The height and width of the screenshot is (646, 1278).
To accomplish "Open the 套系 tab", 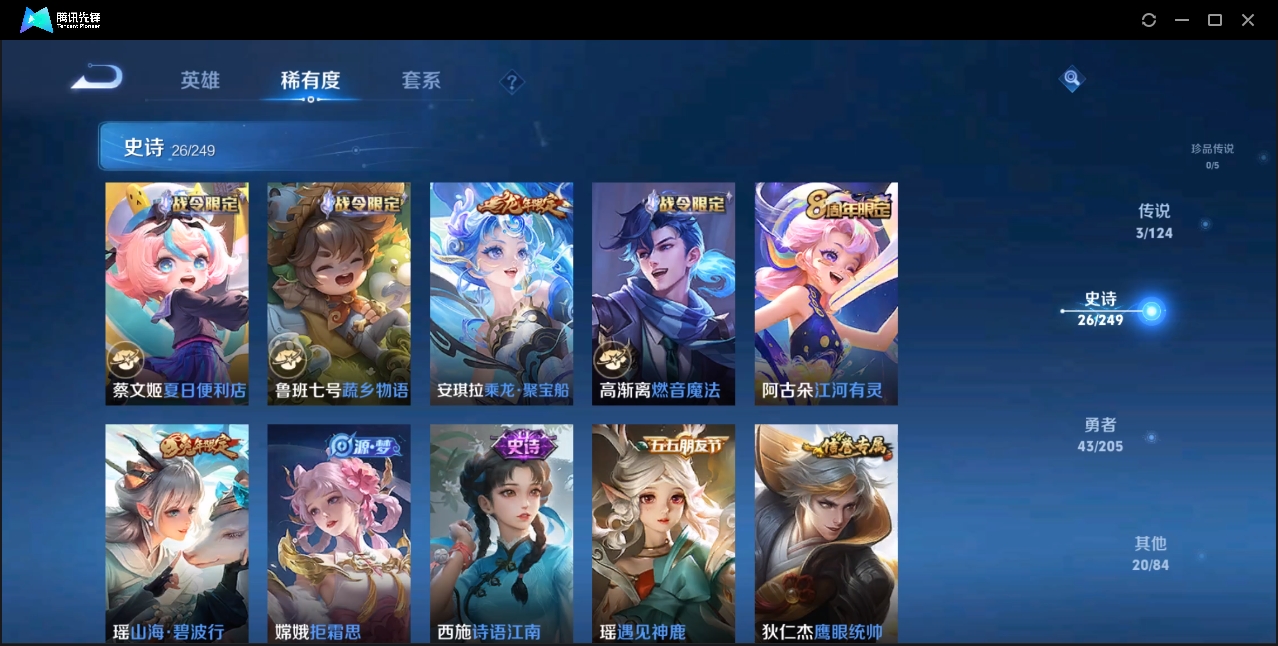I will pos(421,80).
